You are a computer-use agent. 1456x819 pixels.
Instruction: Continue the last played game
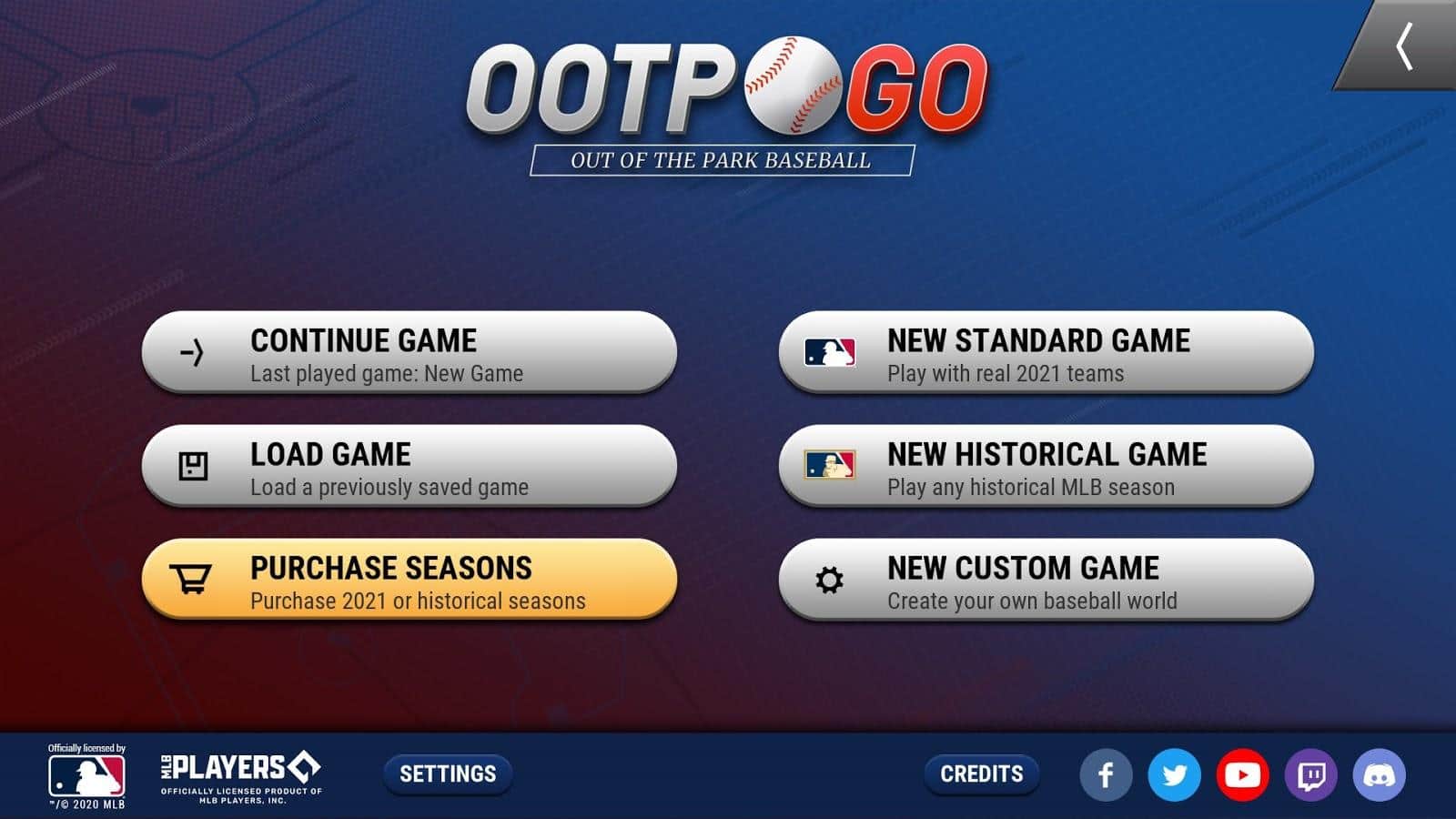tap(409, 355)
